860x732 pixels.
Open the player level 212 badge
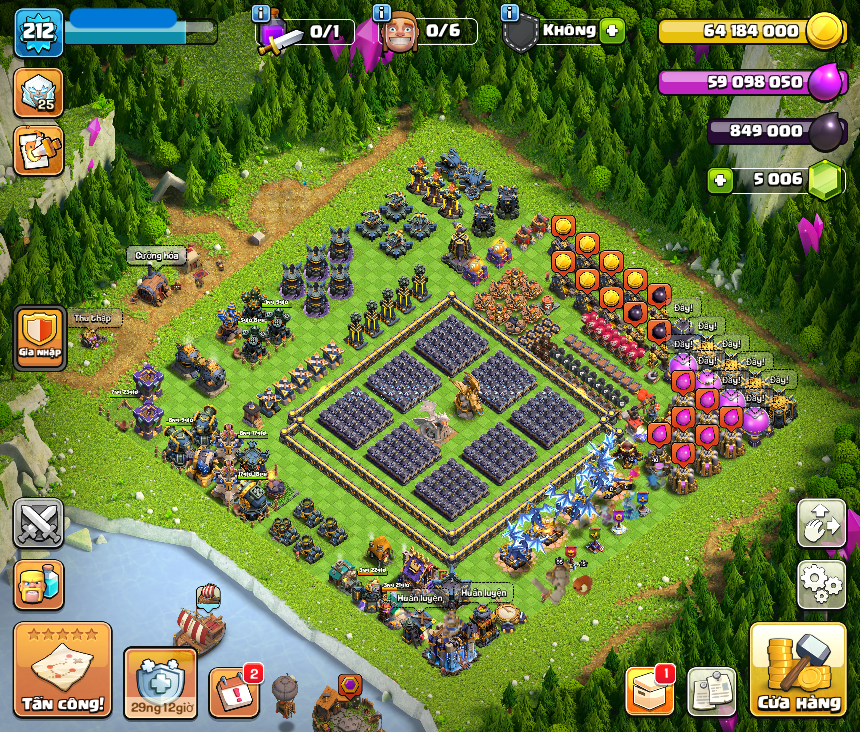[x=39, y=32]
